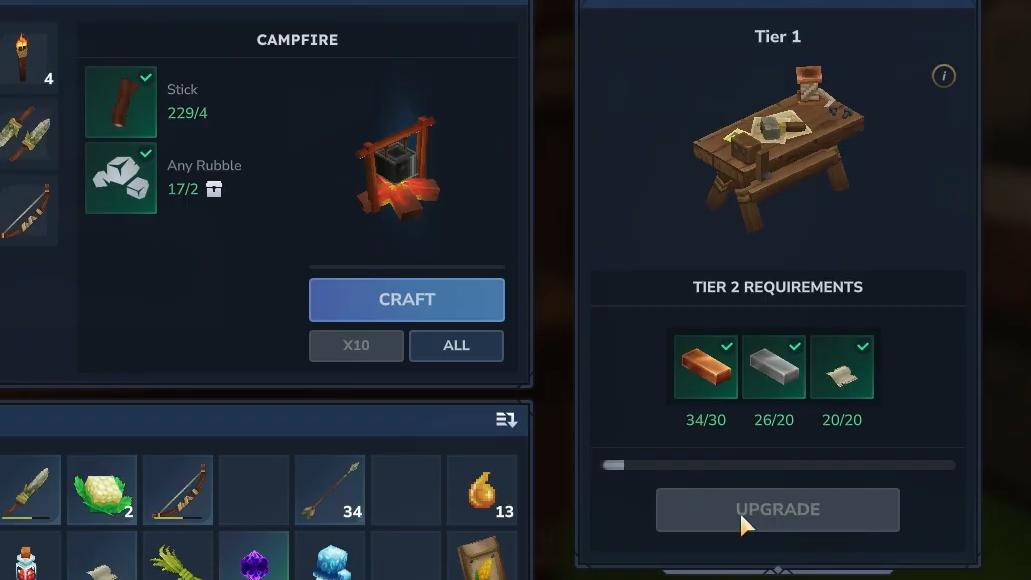Choose the torch recipe
The image size is (1031, 580).
coord(24,58)
